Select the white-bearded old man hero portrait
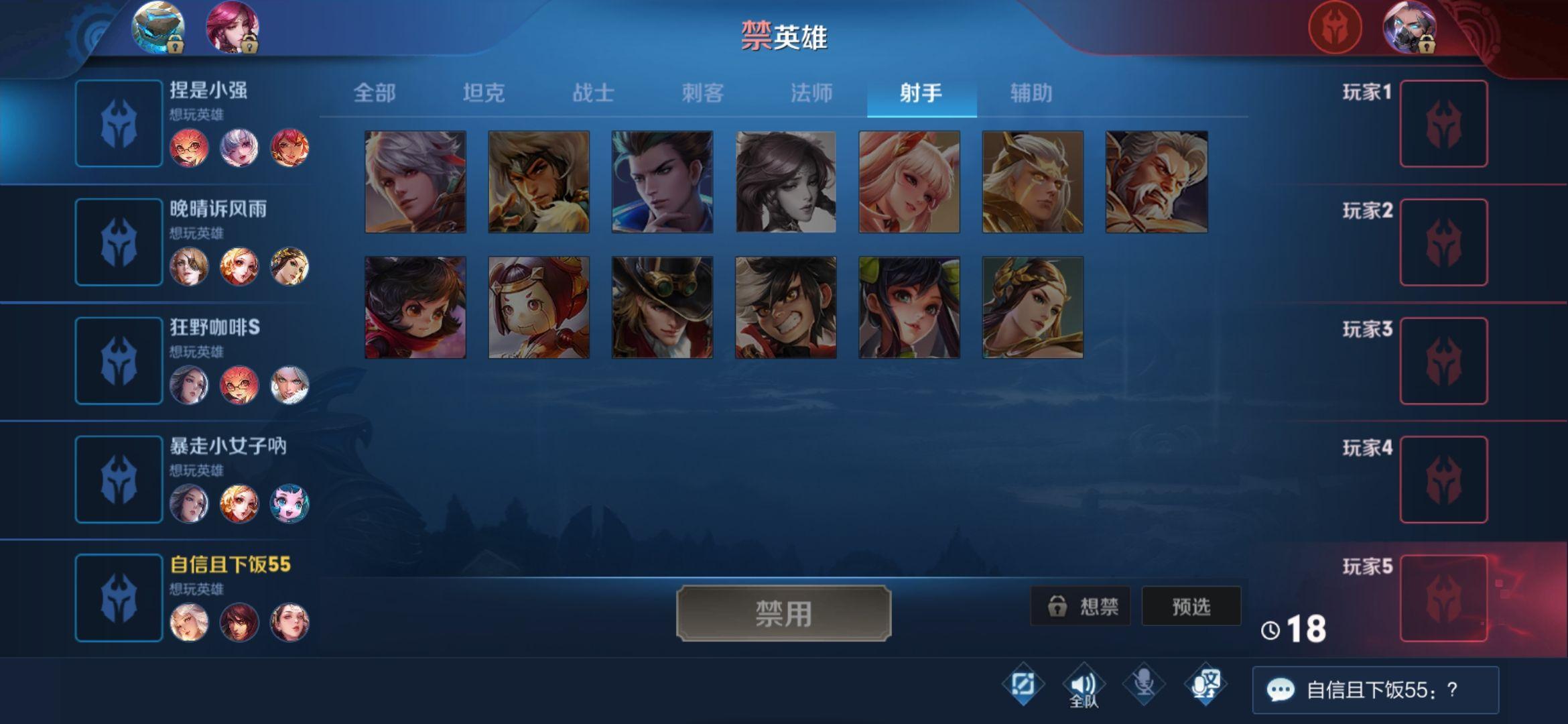 tap(1156, 182)
